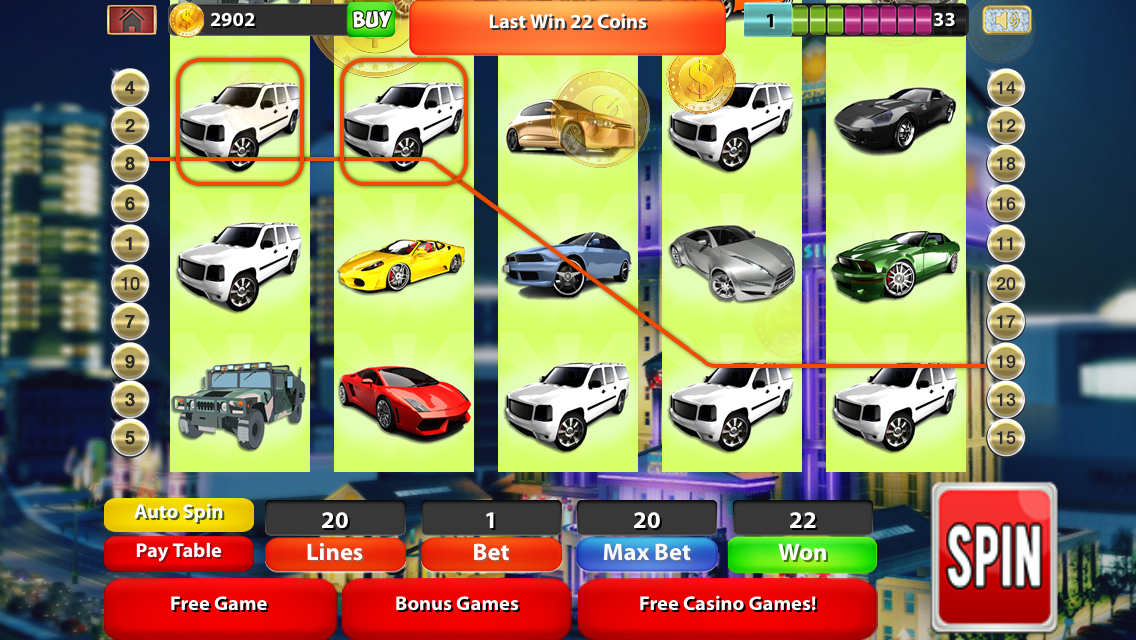Image resolution: width=1136 pixels, height=640 pixels.
Task: Show payline number 5
Action: pyautogui.click(x=130, y=437)
